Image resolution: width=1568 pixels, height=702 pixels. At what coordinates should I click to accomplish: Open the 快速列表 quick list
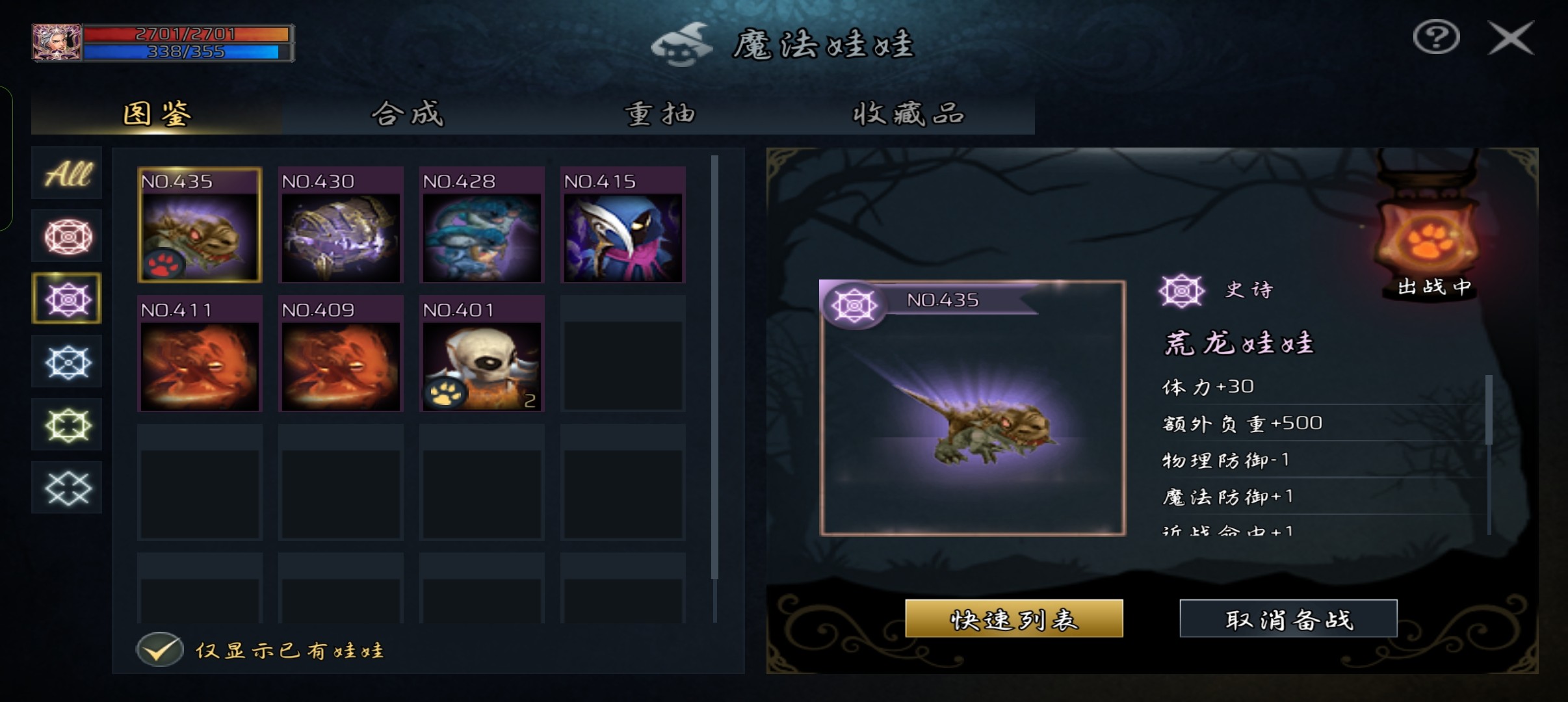(1013, 619)
